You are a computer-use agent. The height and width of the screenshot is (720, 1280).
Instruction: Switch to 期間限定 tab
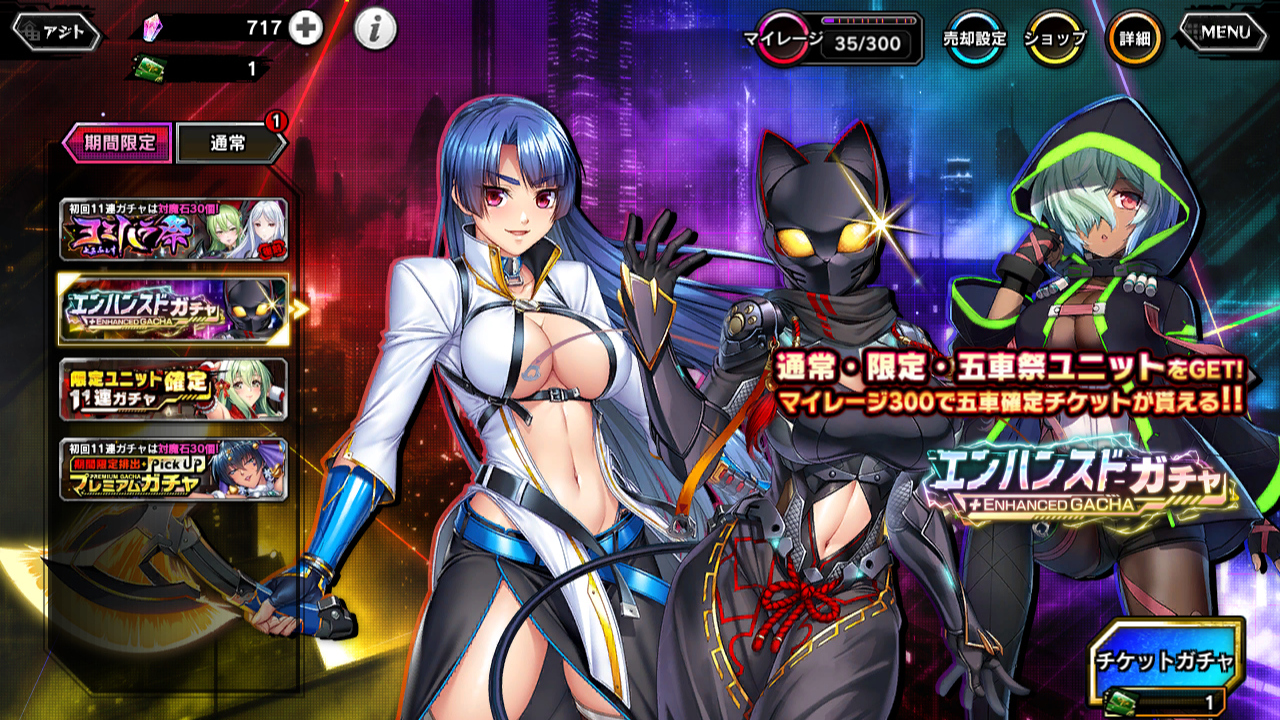click(x=118, y=142)
